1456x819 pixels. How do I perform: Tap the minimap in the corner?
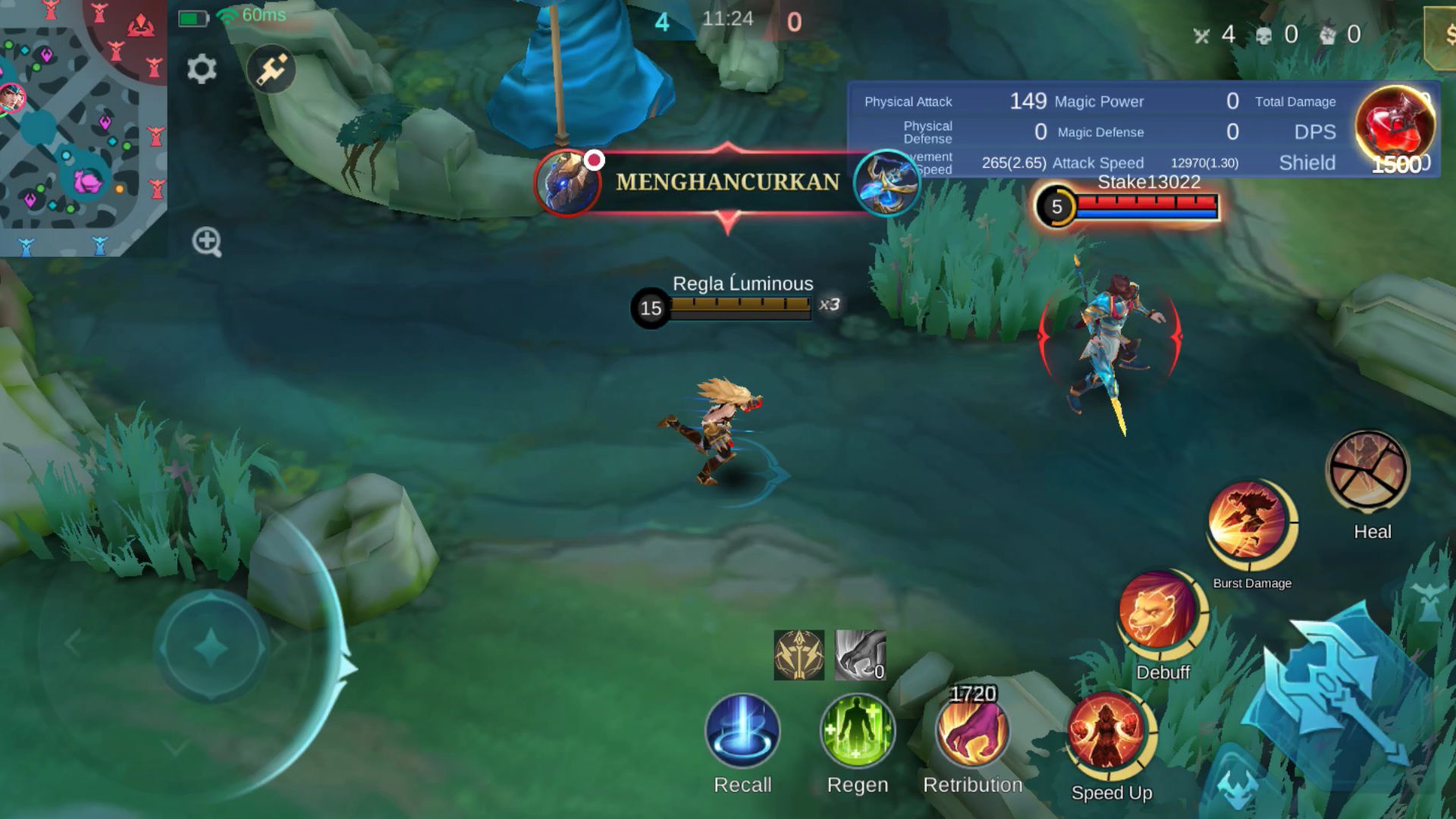click(83, 127)
